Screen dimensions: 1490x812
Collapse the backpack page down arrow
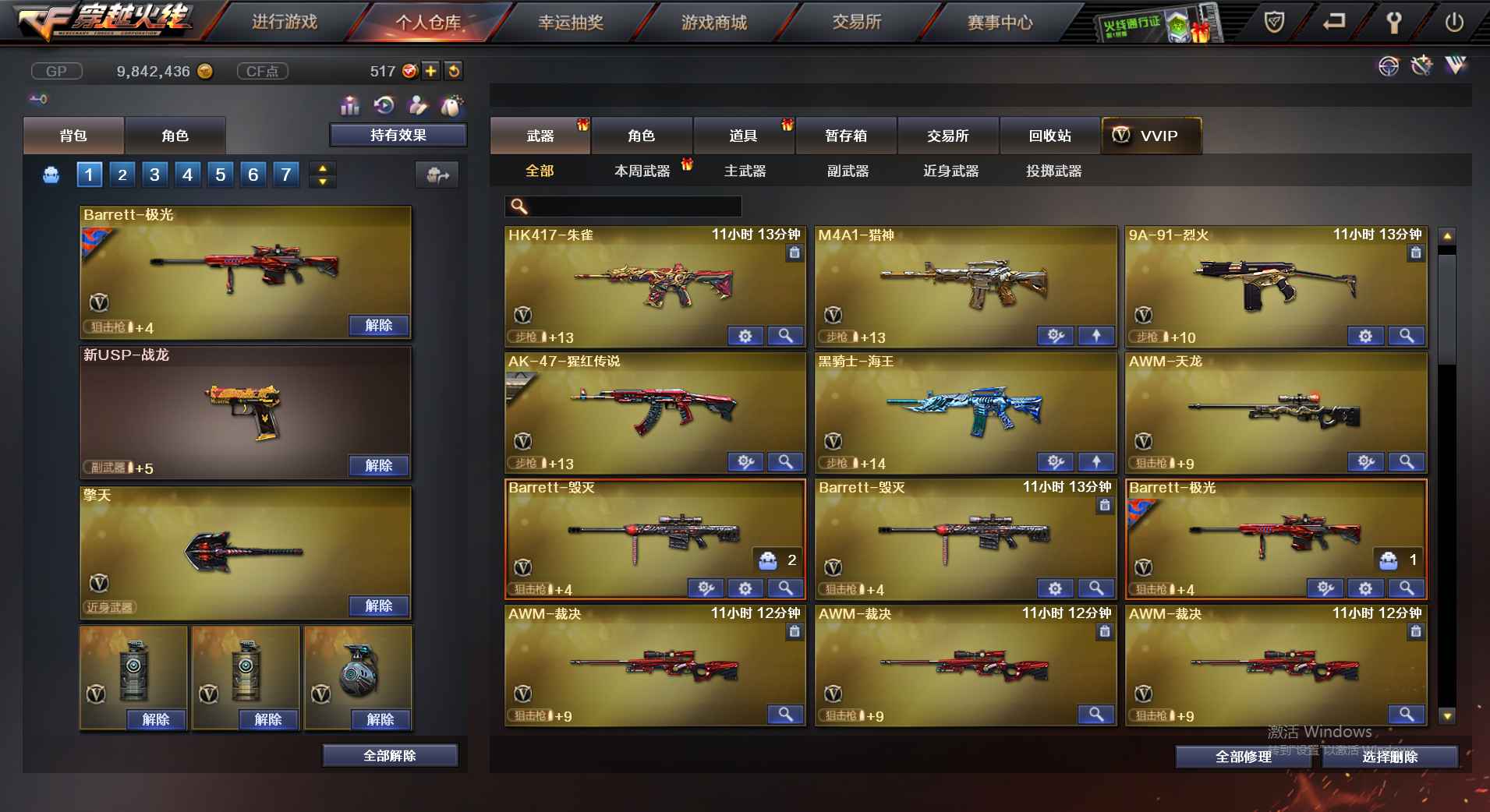coord(321,182)
